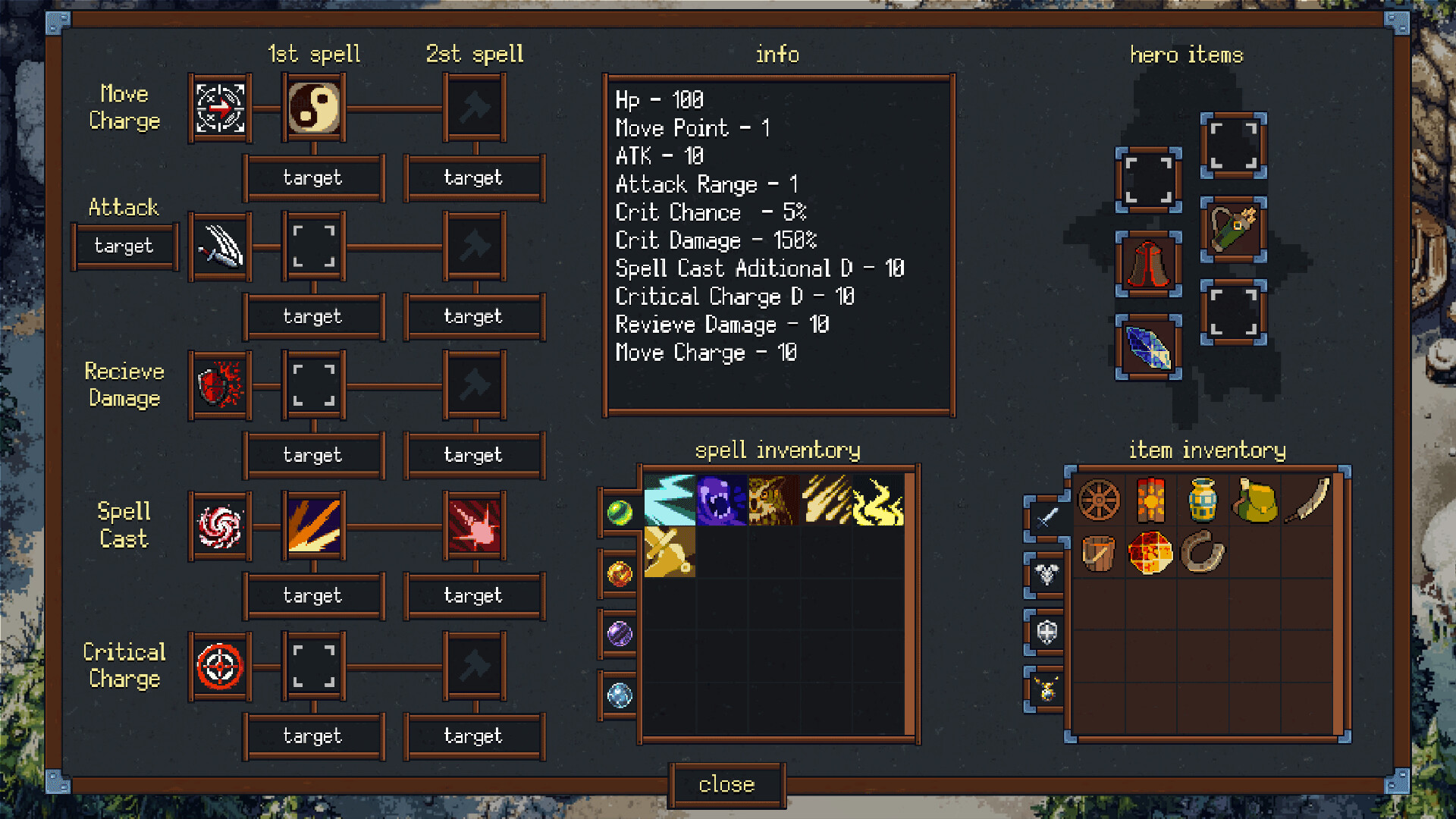Click the Attack claw icon
The width and height of the screenshot is (1456, 819).
point(219,246)
